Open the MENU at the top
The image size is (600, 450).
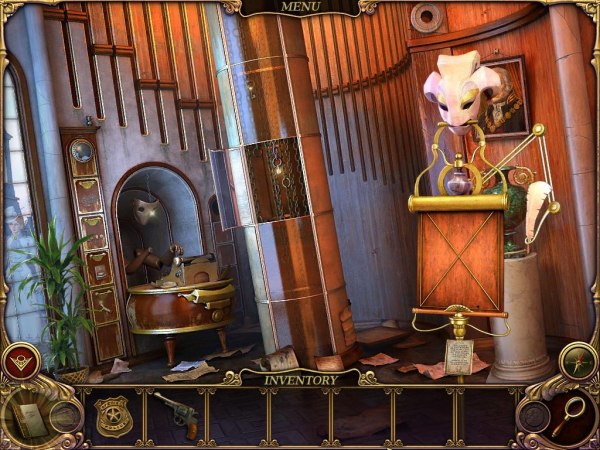coord(300,8)
